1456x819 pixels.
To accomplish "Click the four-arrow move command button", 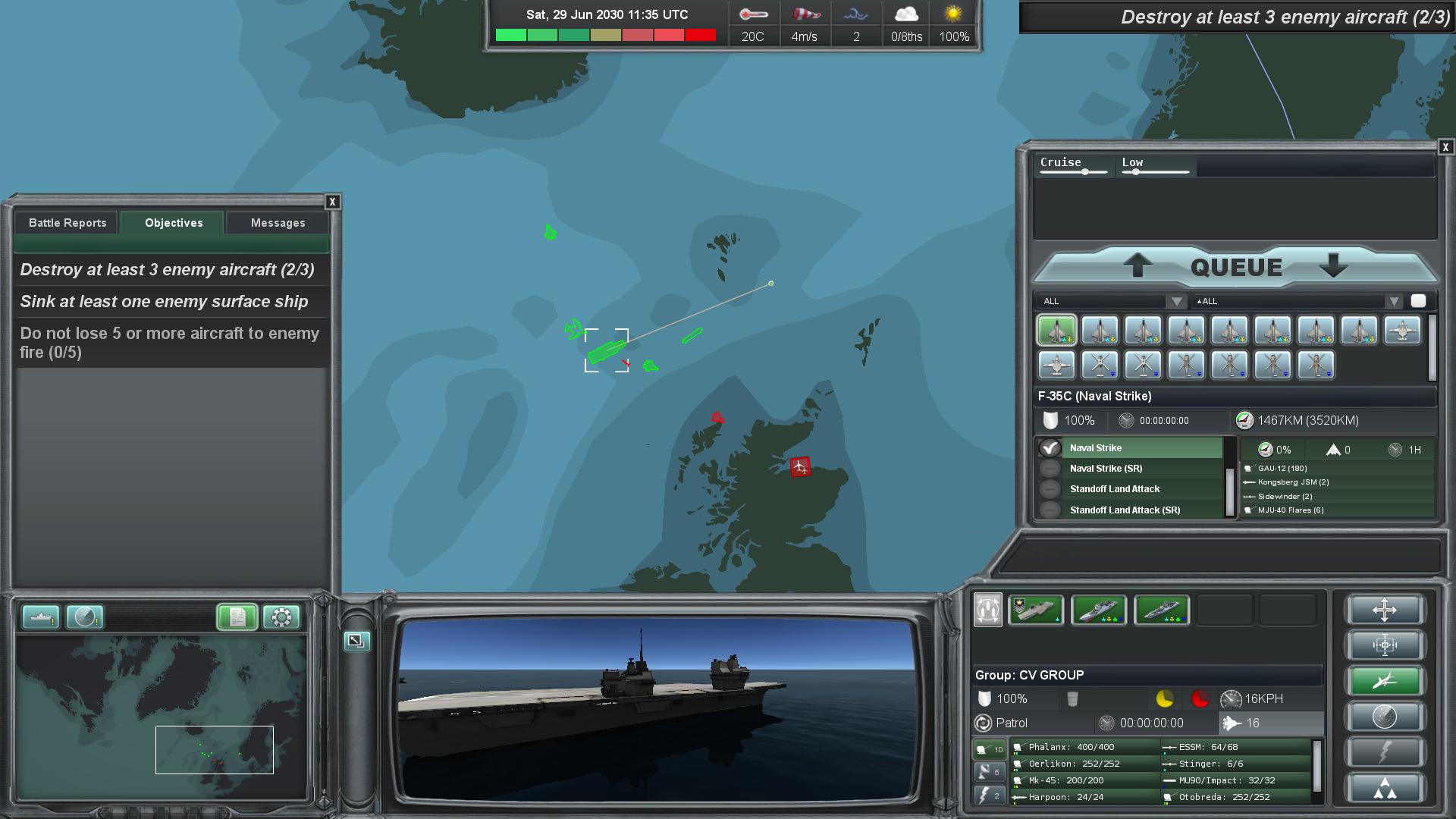I will (x=1384, y=610).
